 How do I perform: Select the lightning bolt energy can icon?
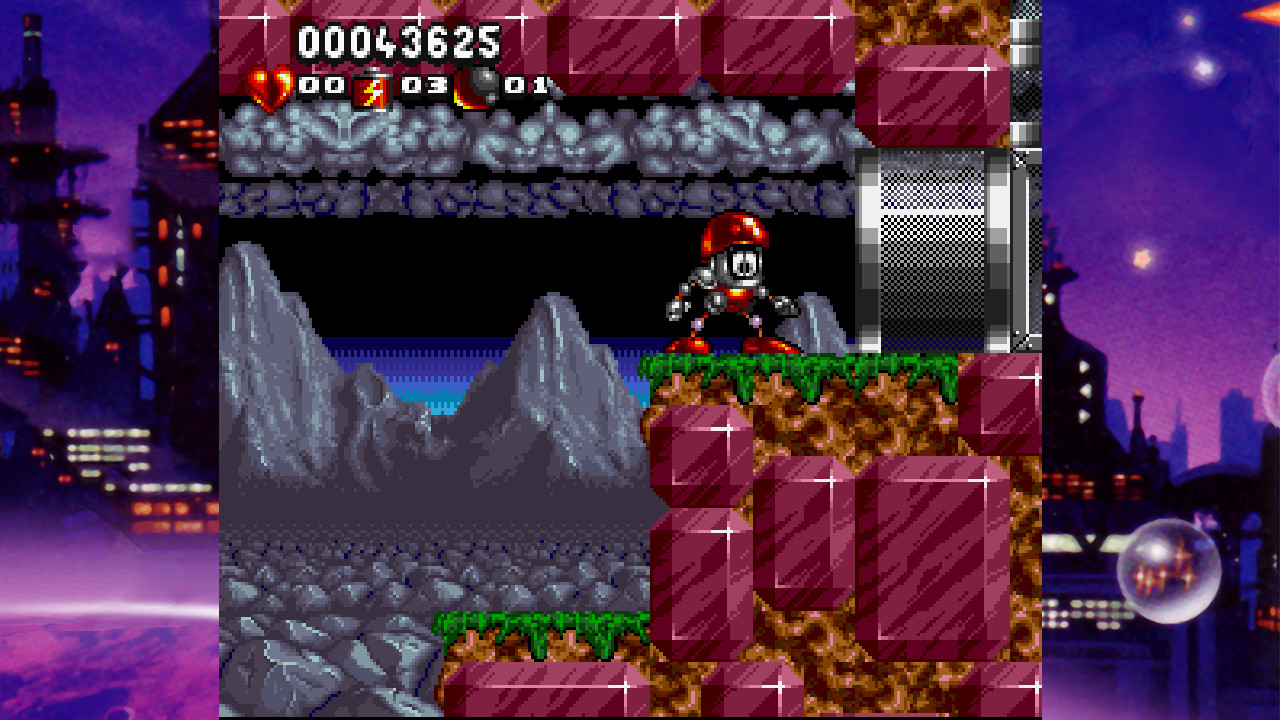point(371,89)
